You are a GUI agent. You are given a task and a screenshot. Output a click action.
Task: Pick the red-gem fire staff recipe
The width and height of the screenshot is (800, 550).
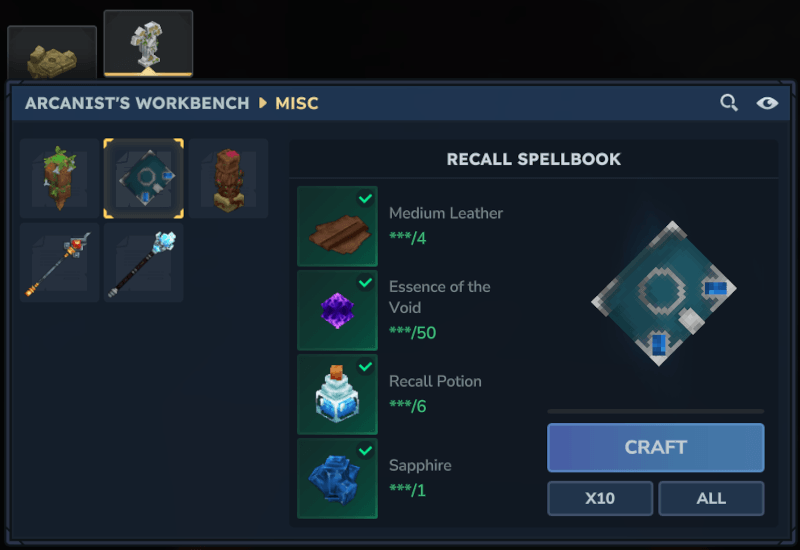(60, 263)
